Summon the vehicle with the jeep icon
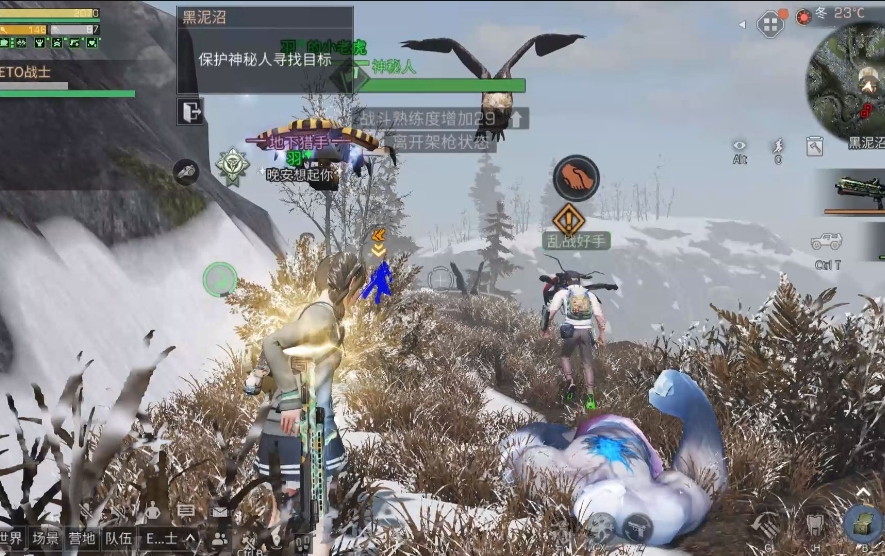This screenshot has height=556, width=885. (x=826, y=242)
